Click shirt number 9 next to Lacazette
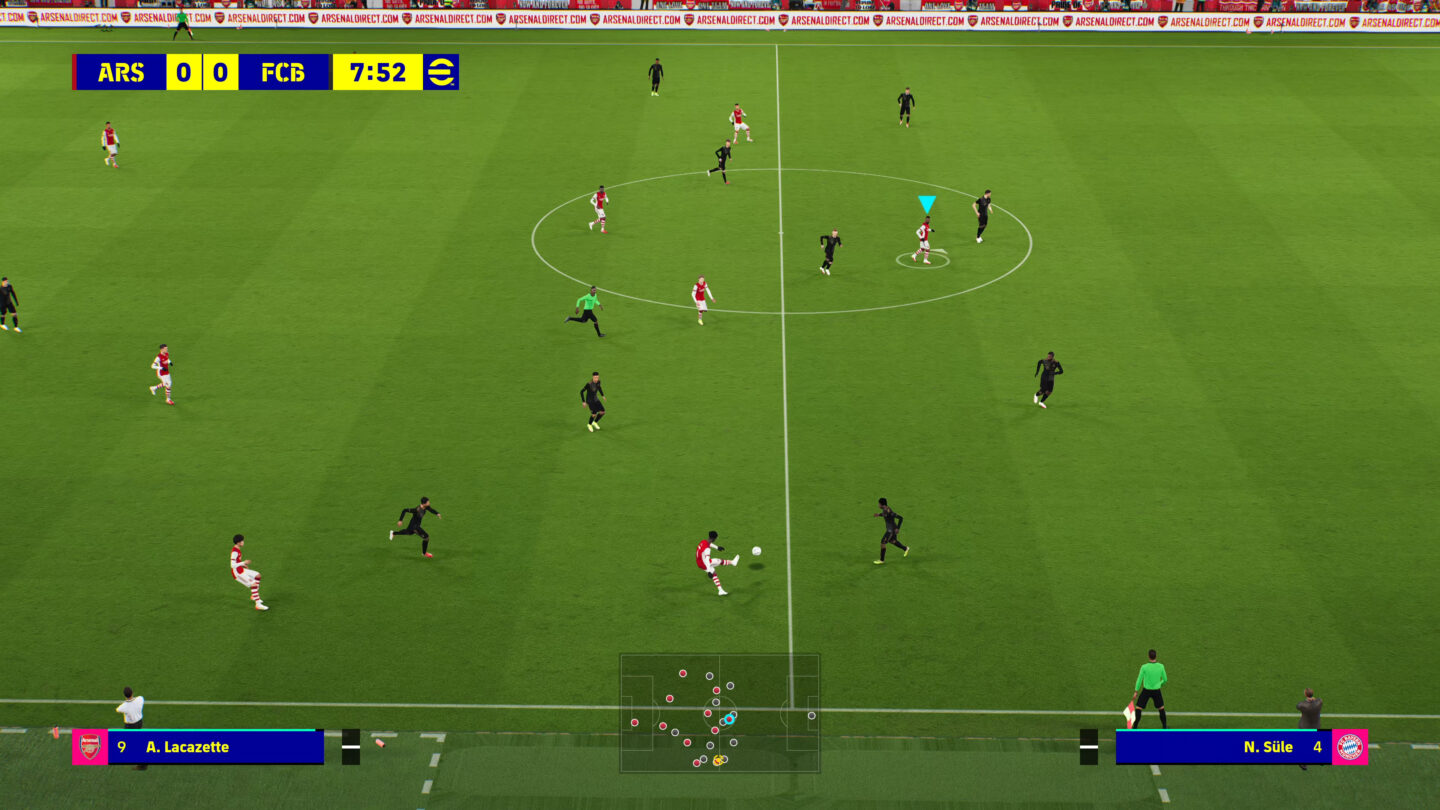Viewport: 1440px width, 810px height. point(121,746)
